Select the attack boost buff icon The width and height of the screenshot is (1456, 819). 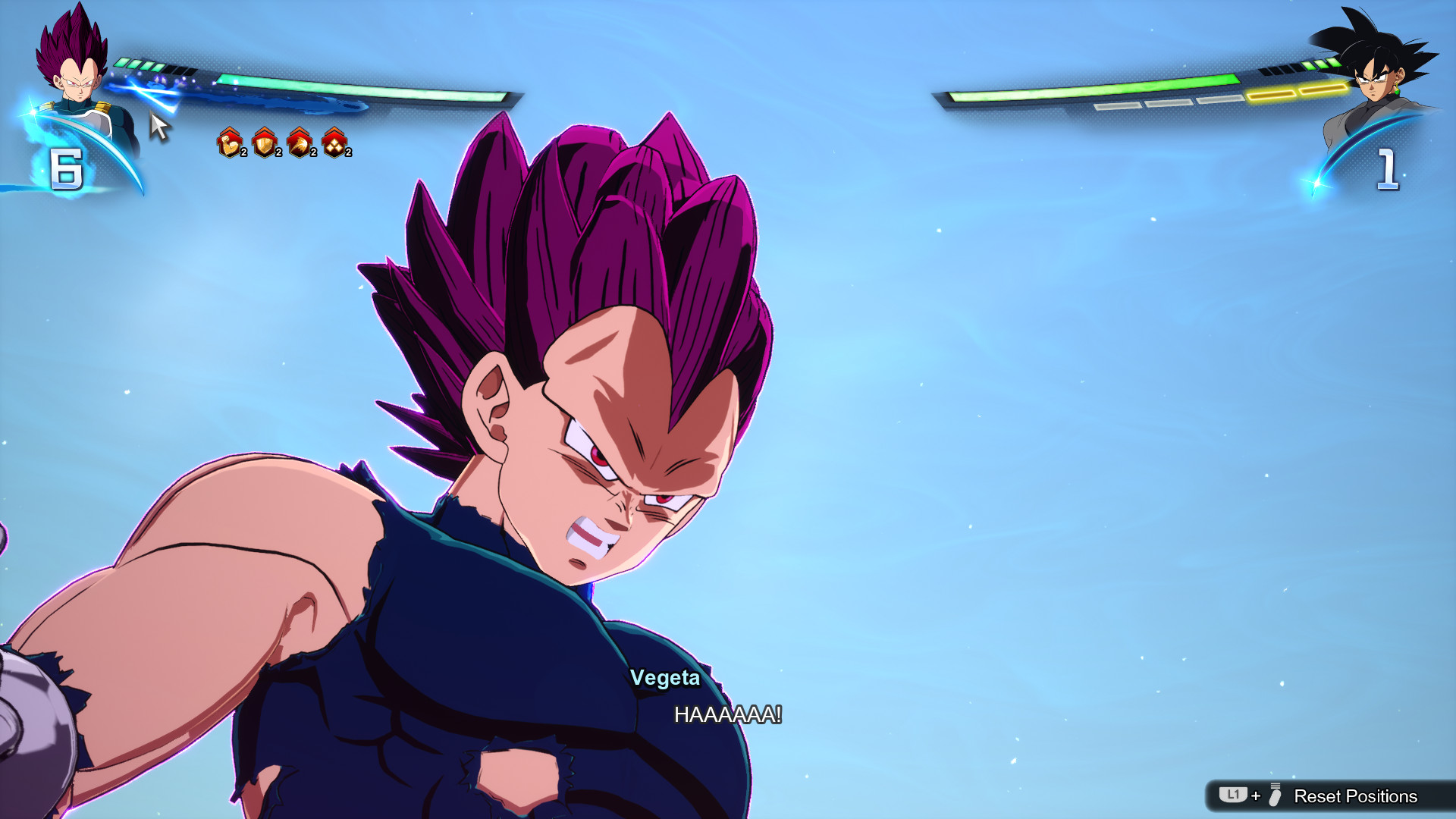pyautogui.click(x=230, y=144)
